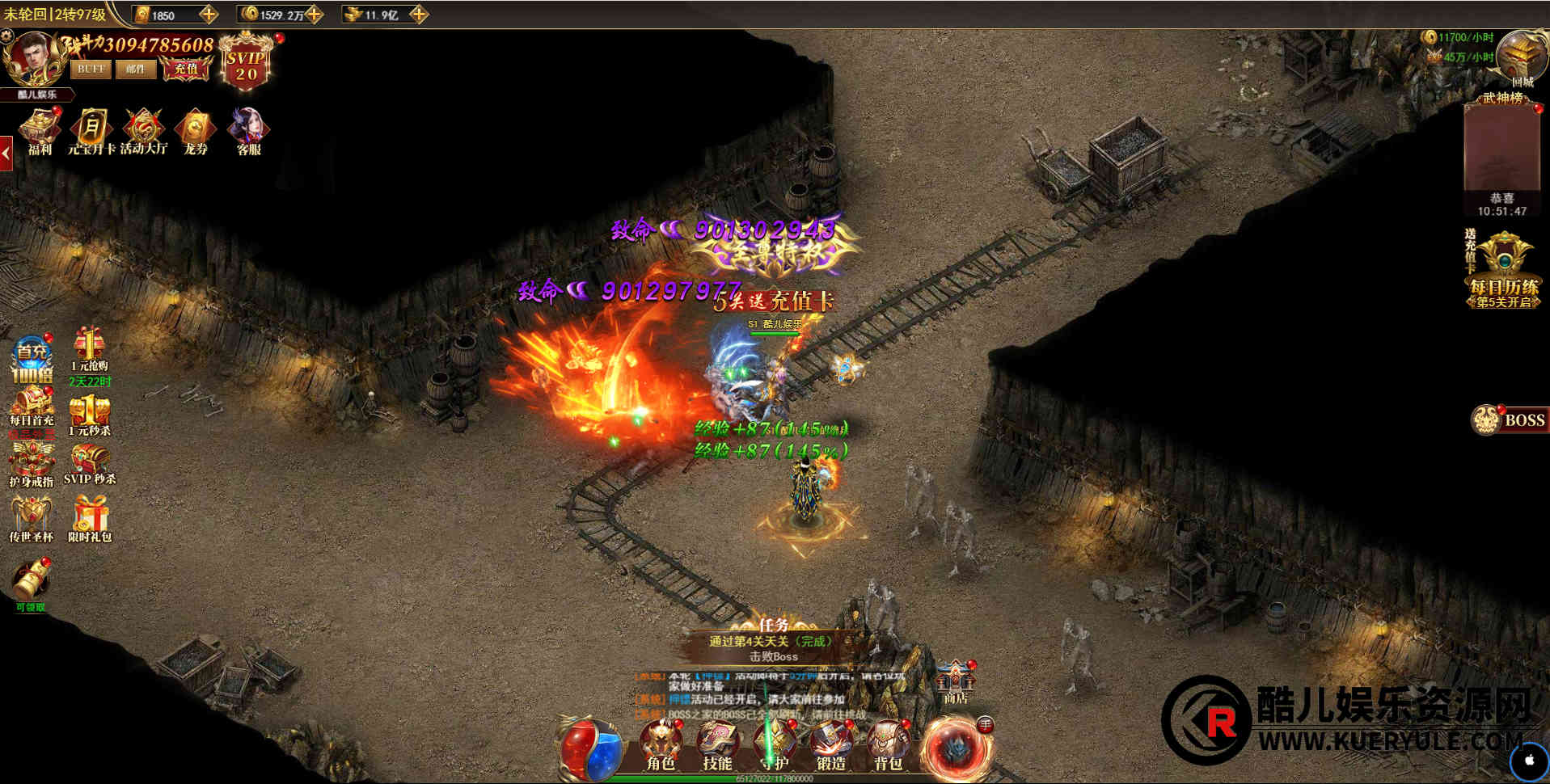Open the 福利 welfare chest icon
Viewport: 1550px width, 784px height.
point(40,131)
